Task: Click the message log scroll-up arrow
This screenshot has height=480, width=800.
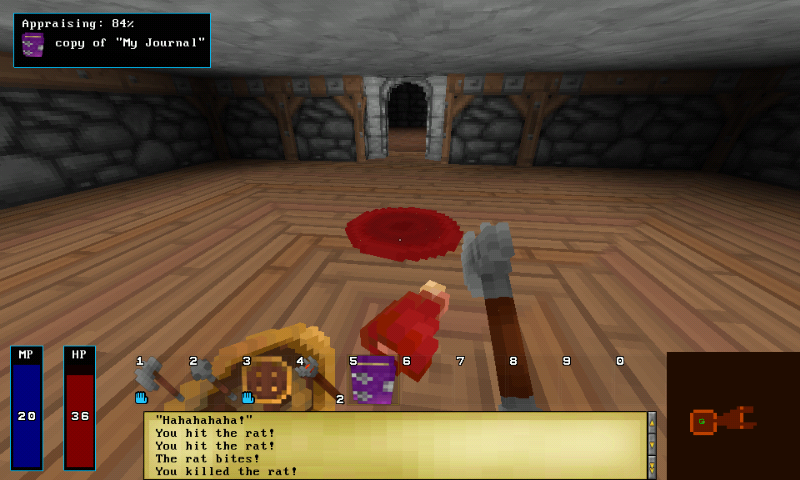Action: pos(652,422)
